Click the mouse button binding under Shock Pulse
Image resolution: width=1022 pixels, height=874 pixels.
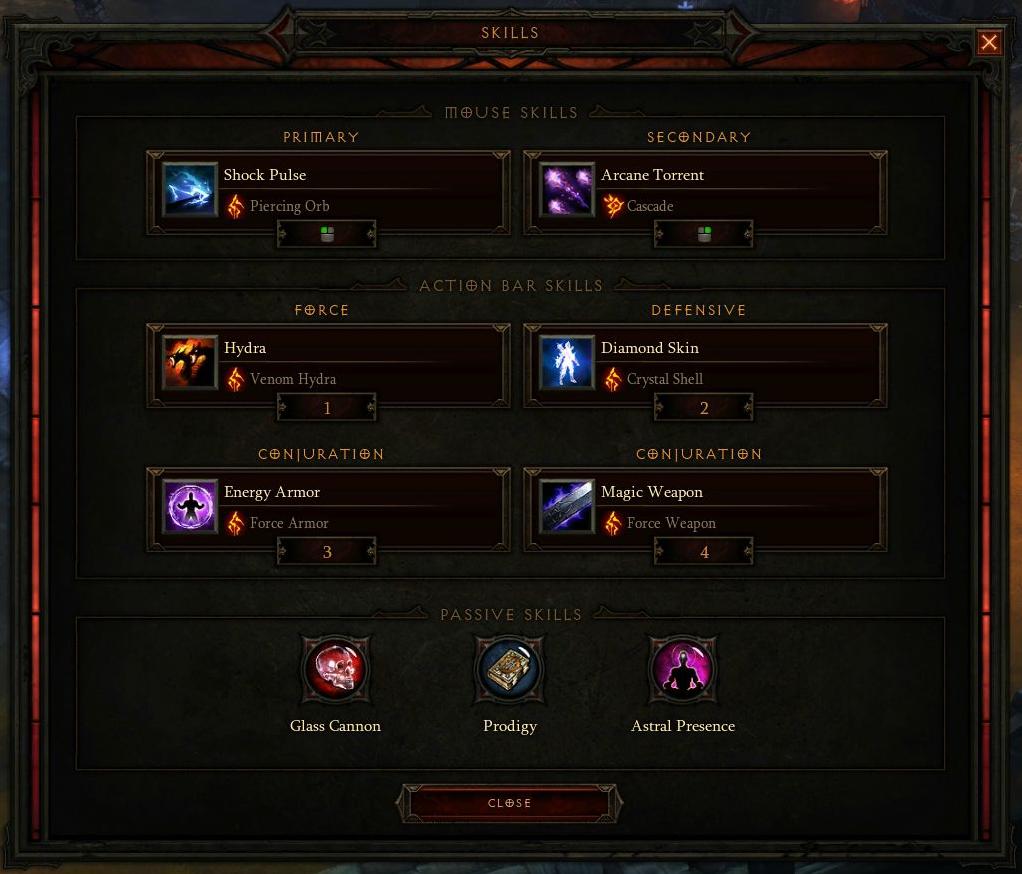click(327, 235)
